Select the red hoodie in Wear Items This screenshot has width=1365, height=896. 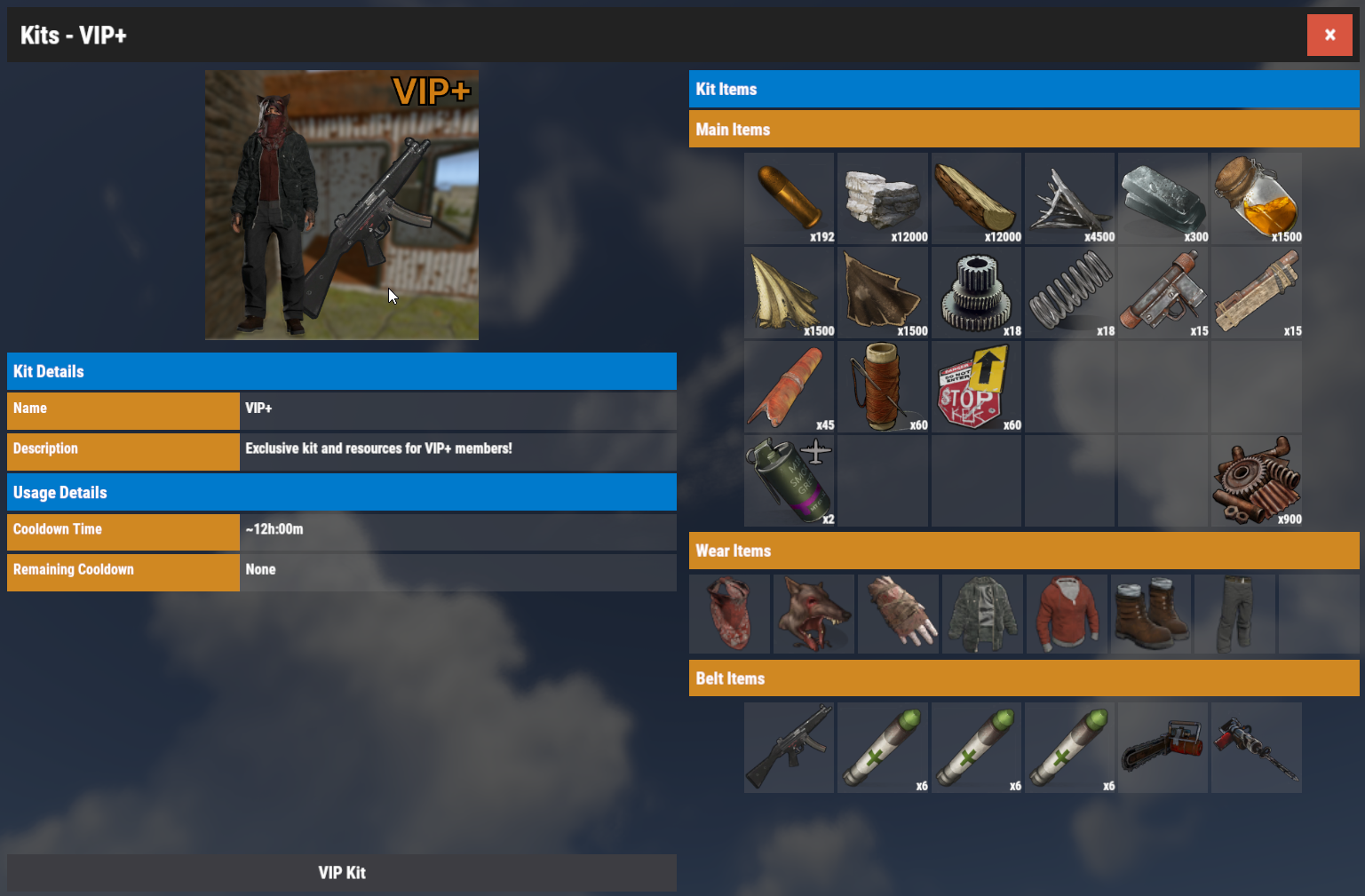pos(1067,613)
